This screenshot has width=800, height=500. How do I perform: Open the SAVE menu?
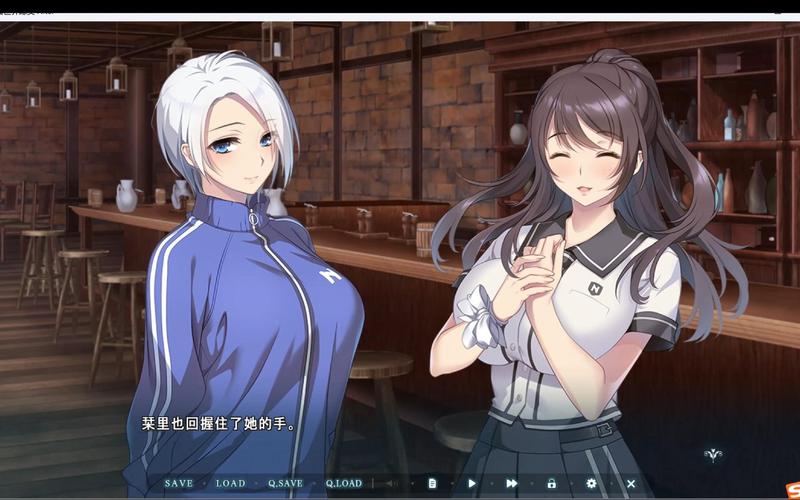click(x=179, y=483)
